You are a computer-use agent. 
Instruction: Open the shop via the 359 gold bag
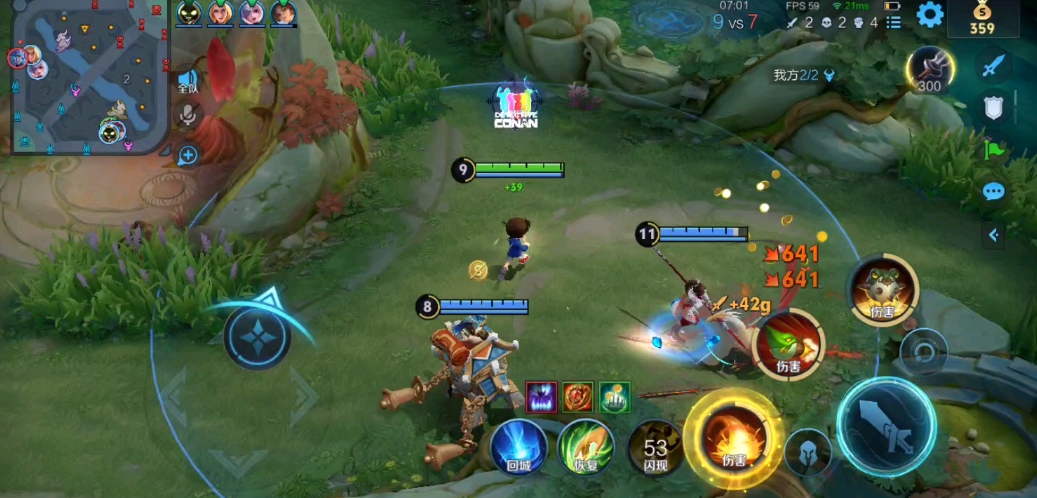coord(983,18)
